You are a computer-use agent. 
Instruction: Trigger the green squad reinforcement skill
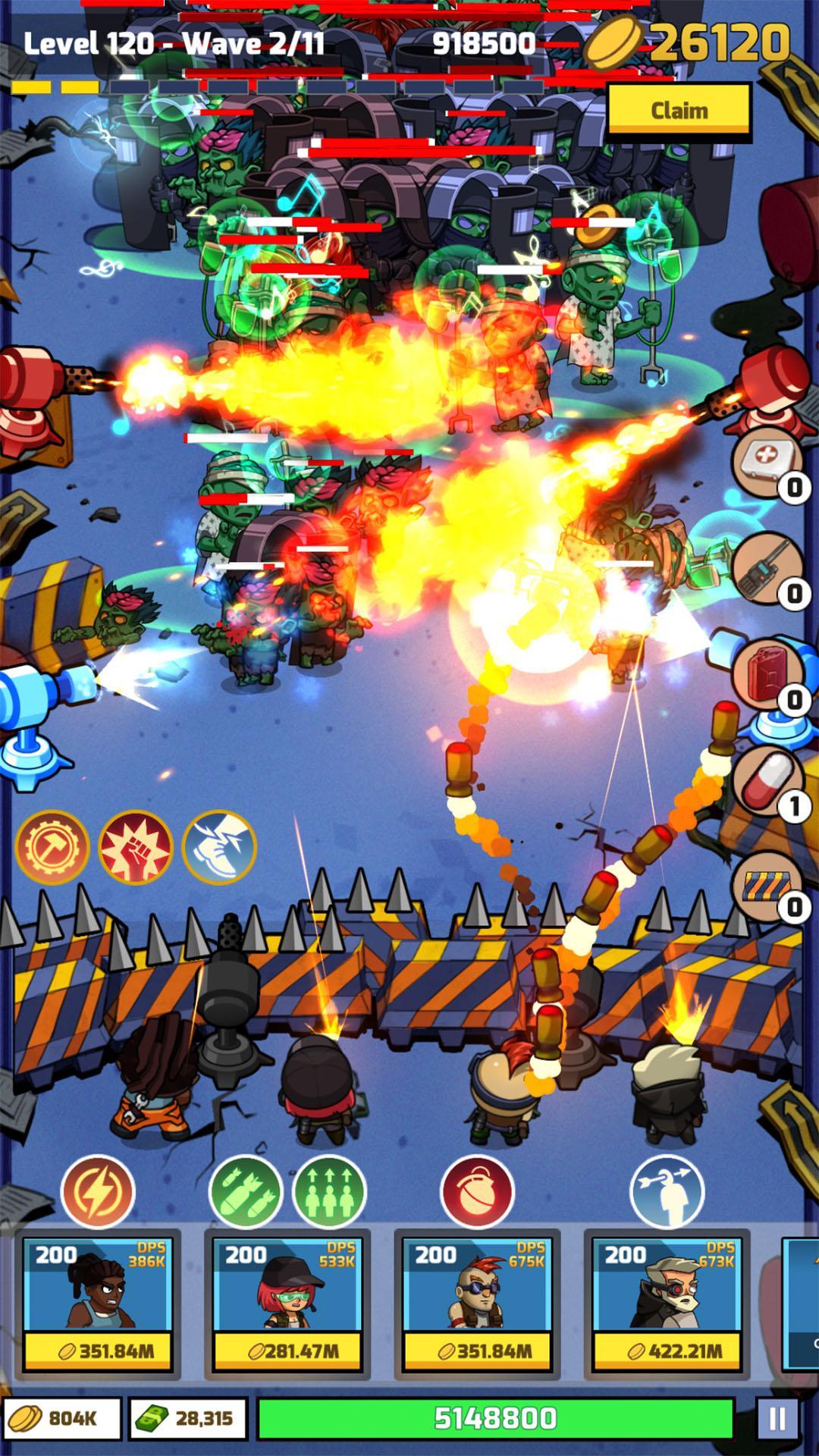pyautogui.click(x=329, y=1192)
